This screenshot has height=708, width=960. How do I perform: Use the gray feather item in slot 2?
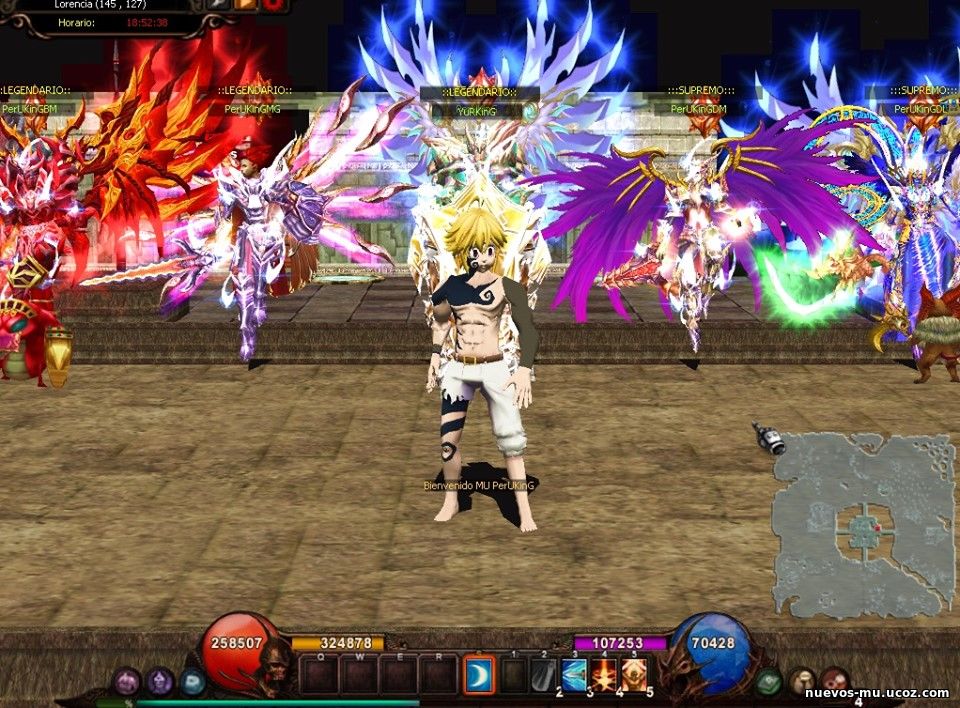point(544,676)
